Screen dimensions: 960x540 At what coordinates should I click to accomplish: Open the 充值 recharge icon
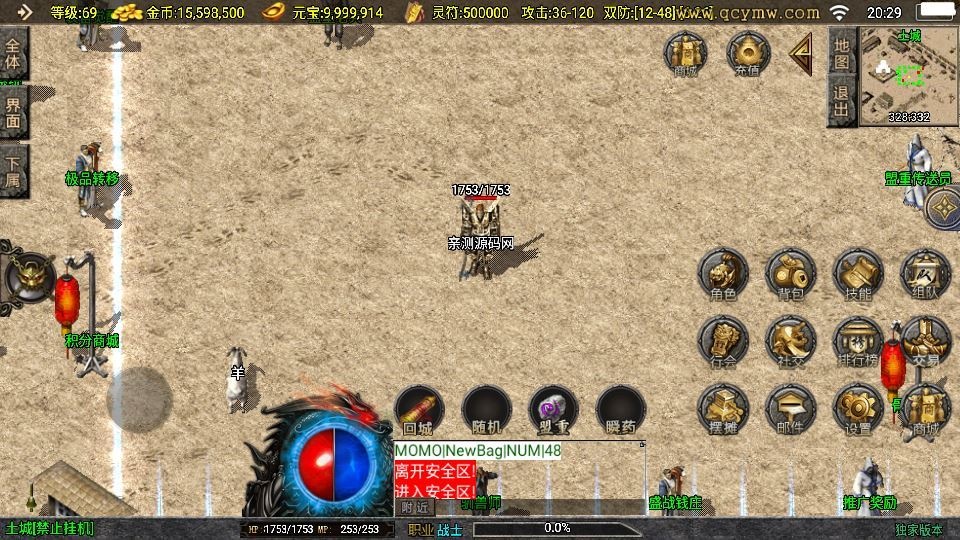click(747, 52)
